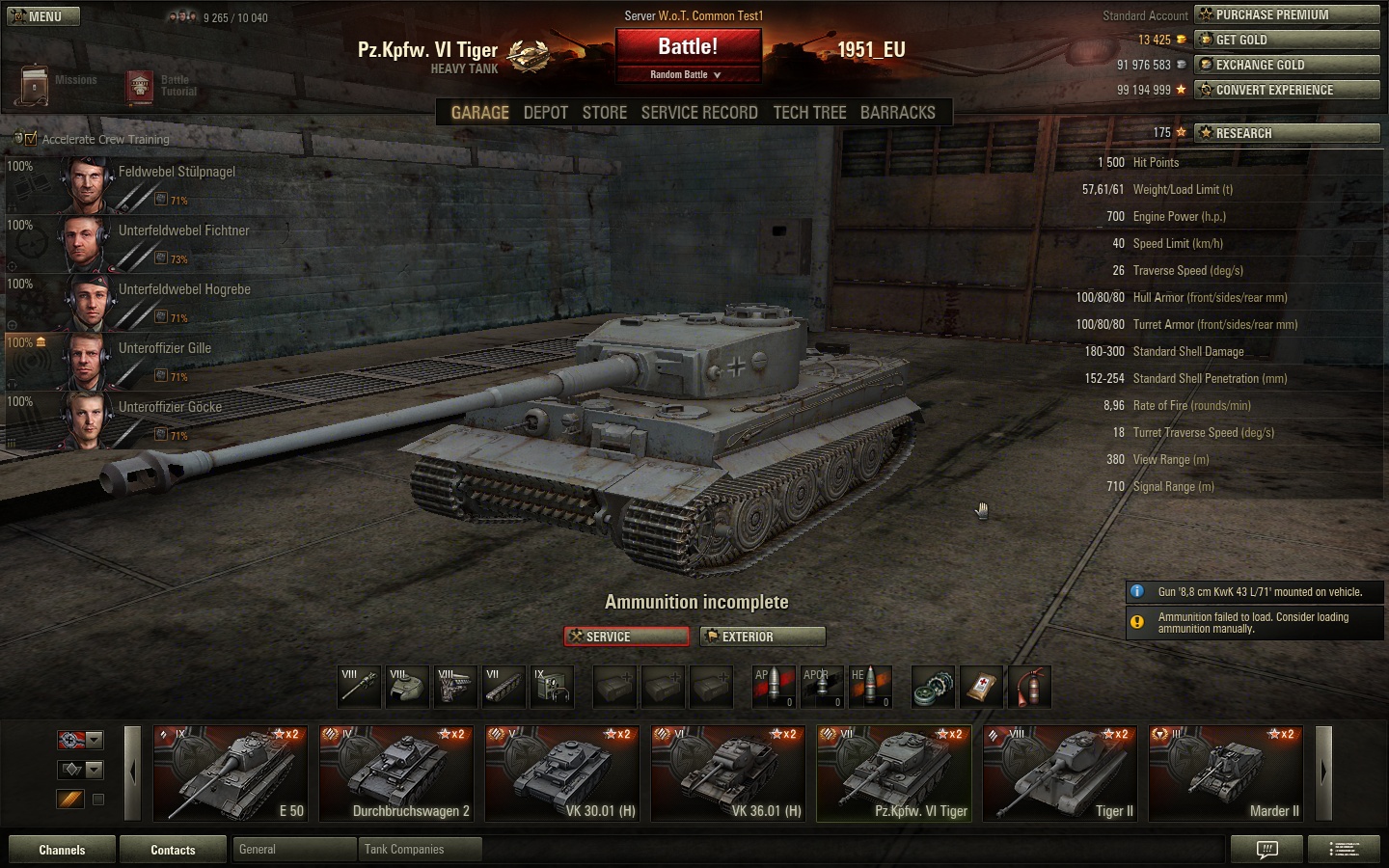Choose the Tiger II tank thumbnail
This screenshot has height=868, width=1389.
coord(1060,773)
